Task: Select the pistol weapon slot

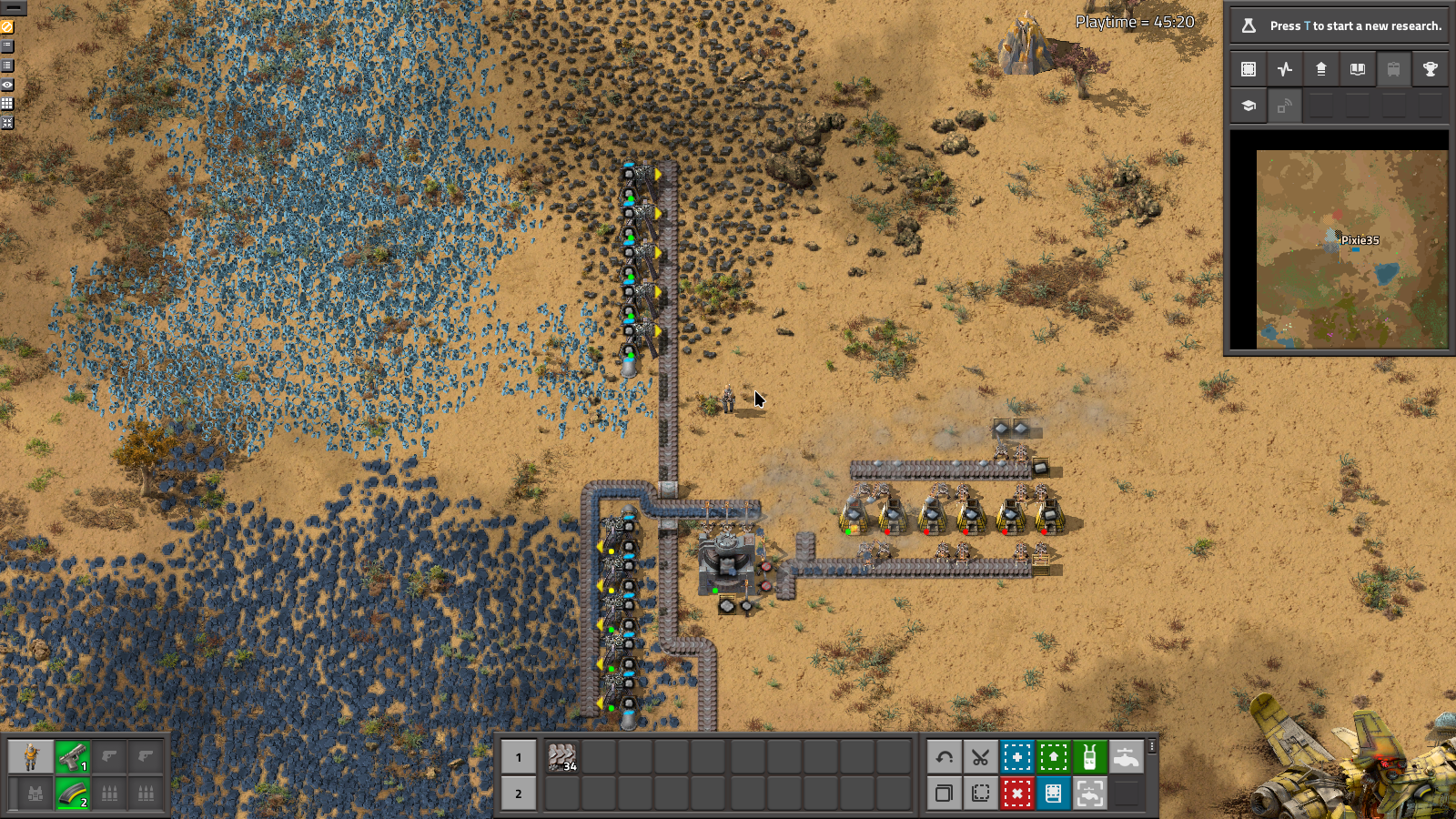Action: 73,757
